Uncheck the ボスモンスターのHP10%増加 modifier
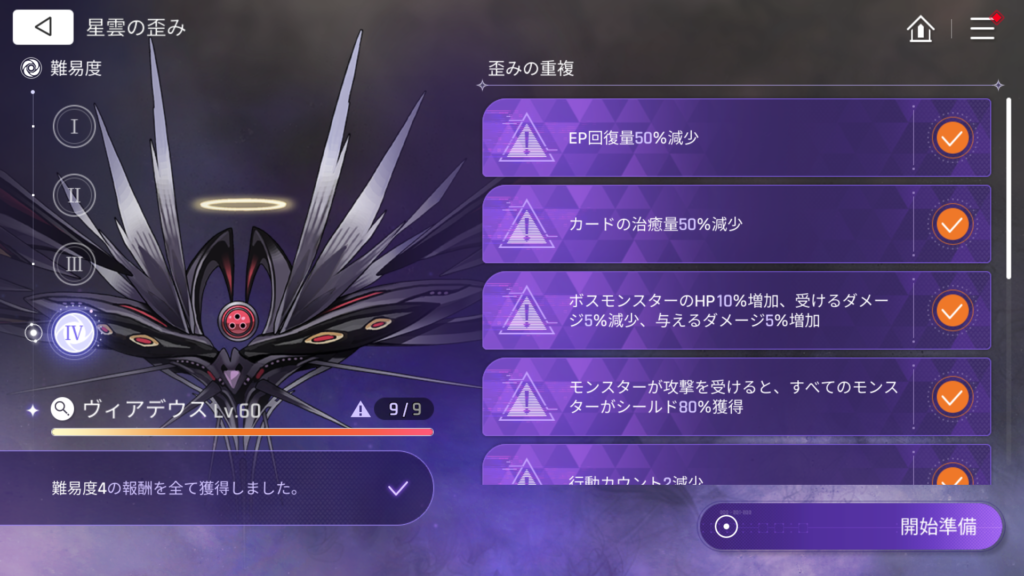 point(951,311)
